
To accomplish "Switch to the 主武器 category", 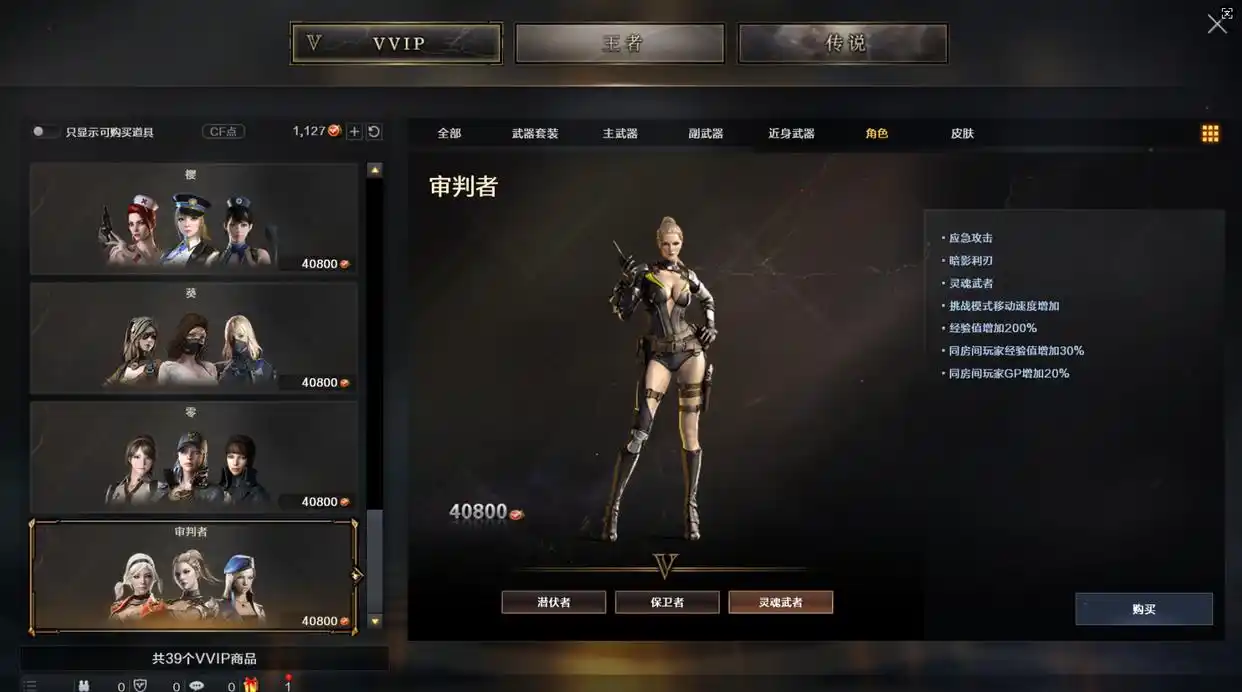I will (620, 134).
